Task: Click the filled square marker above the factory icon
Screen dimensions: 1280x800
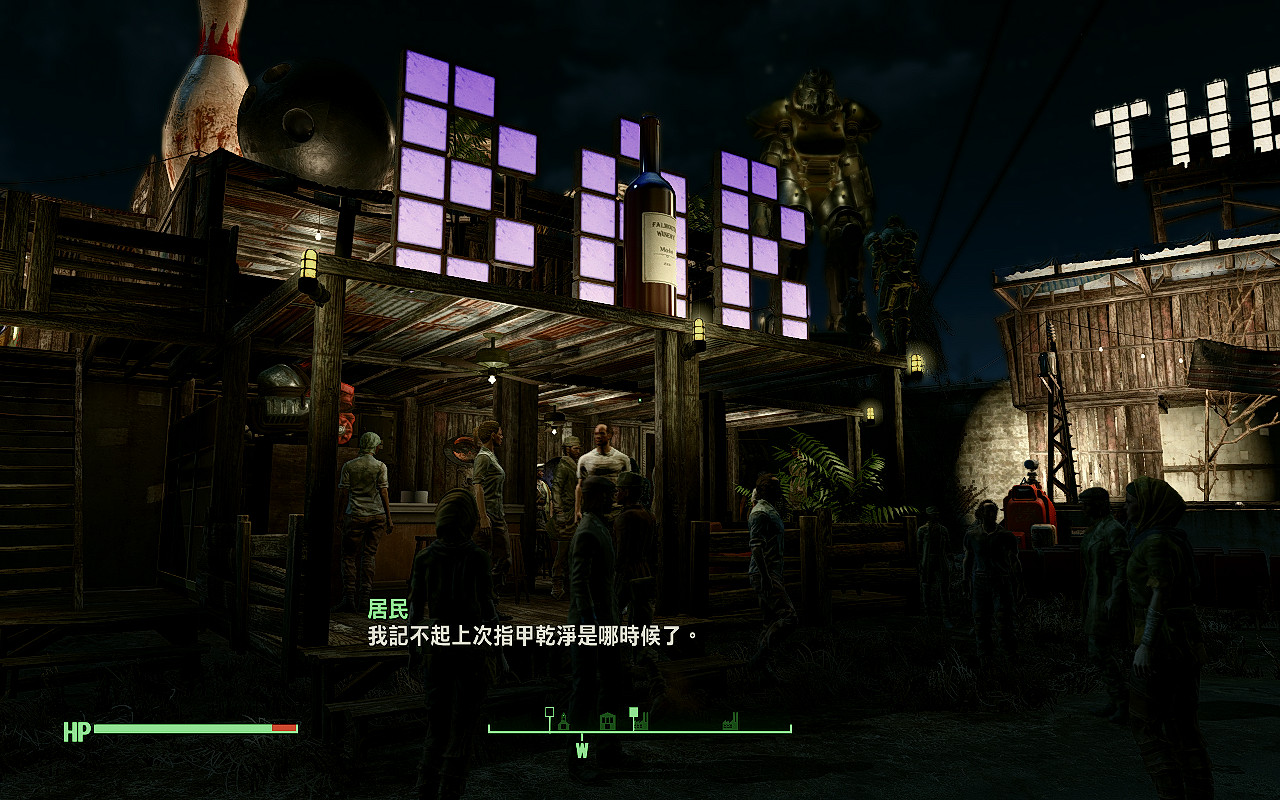Action: (634, 711)
